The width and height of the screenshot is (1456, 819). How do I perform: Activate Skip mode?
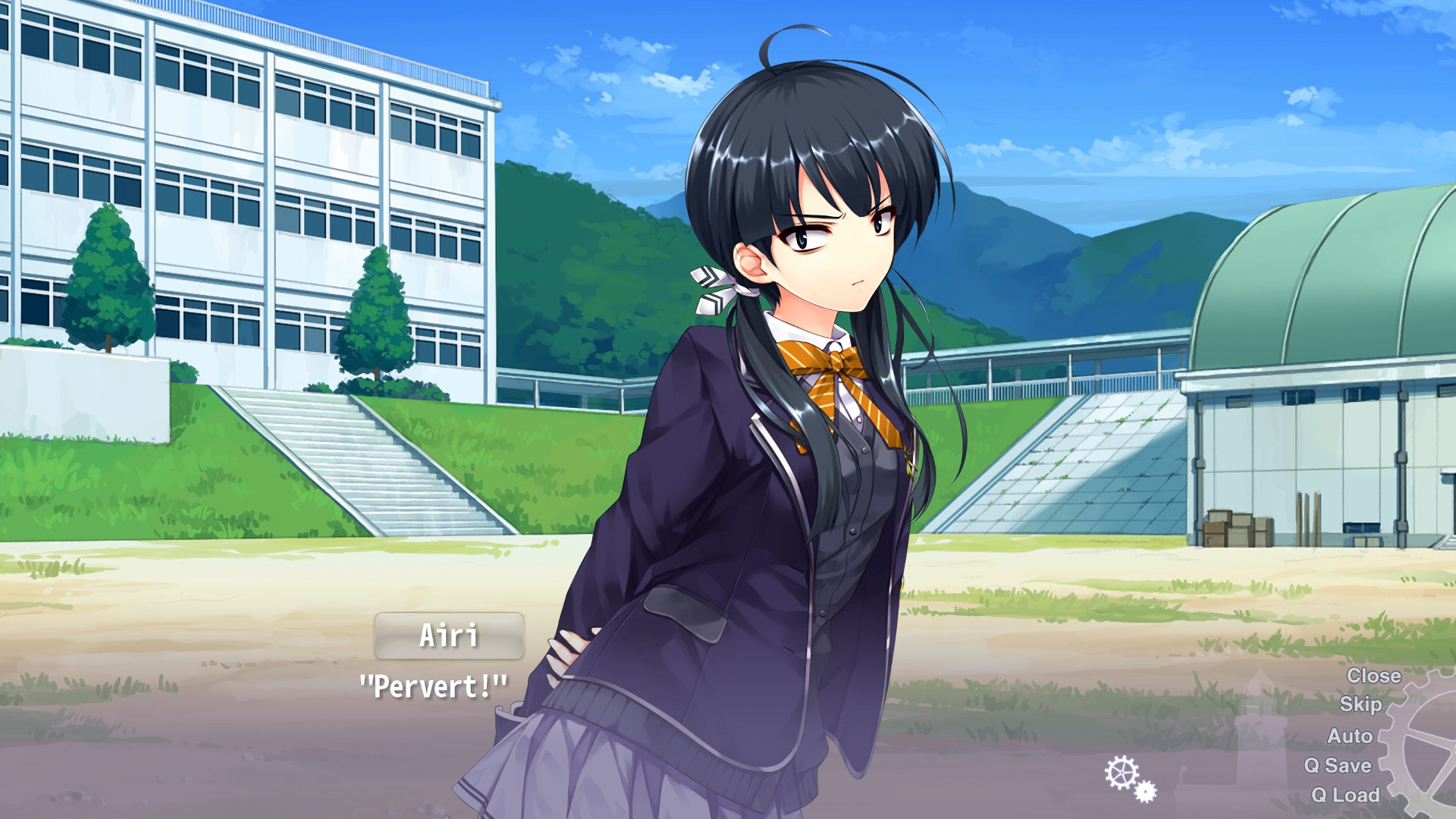click(x=1360, y=704)
